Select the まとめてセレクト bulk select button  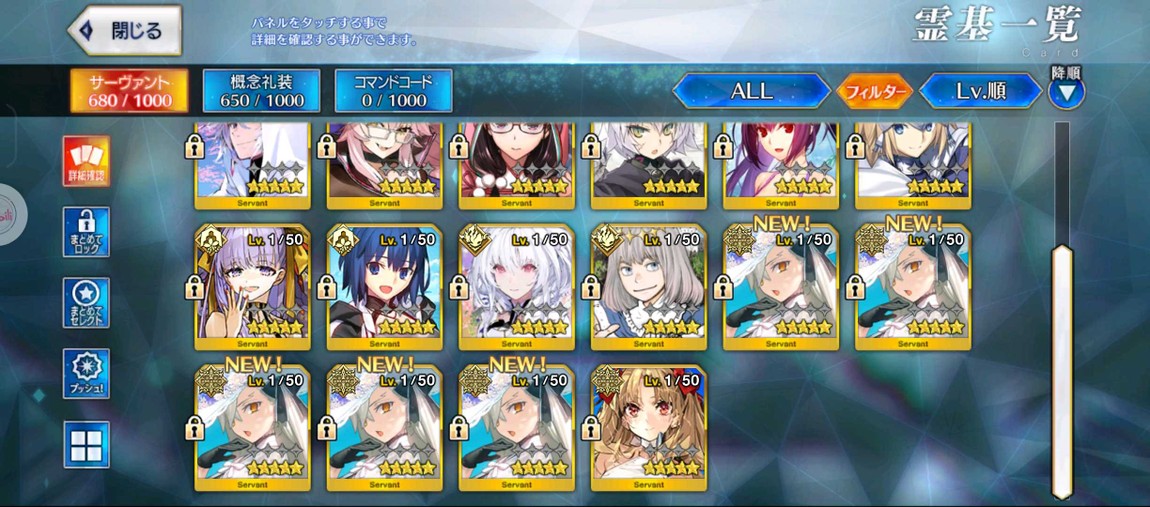86,303
